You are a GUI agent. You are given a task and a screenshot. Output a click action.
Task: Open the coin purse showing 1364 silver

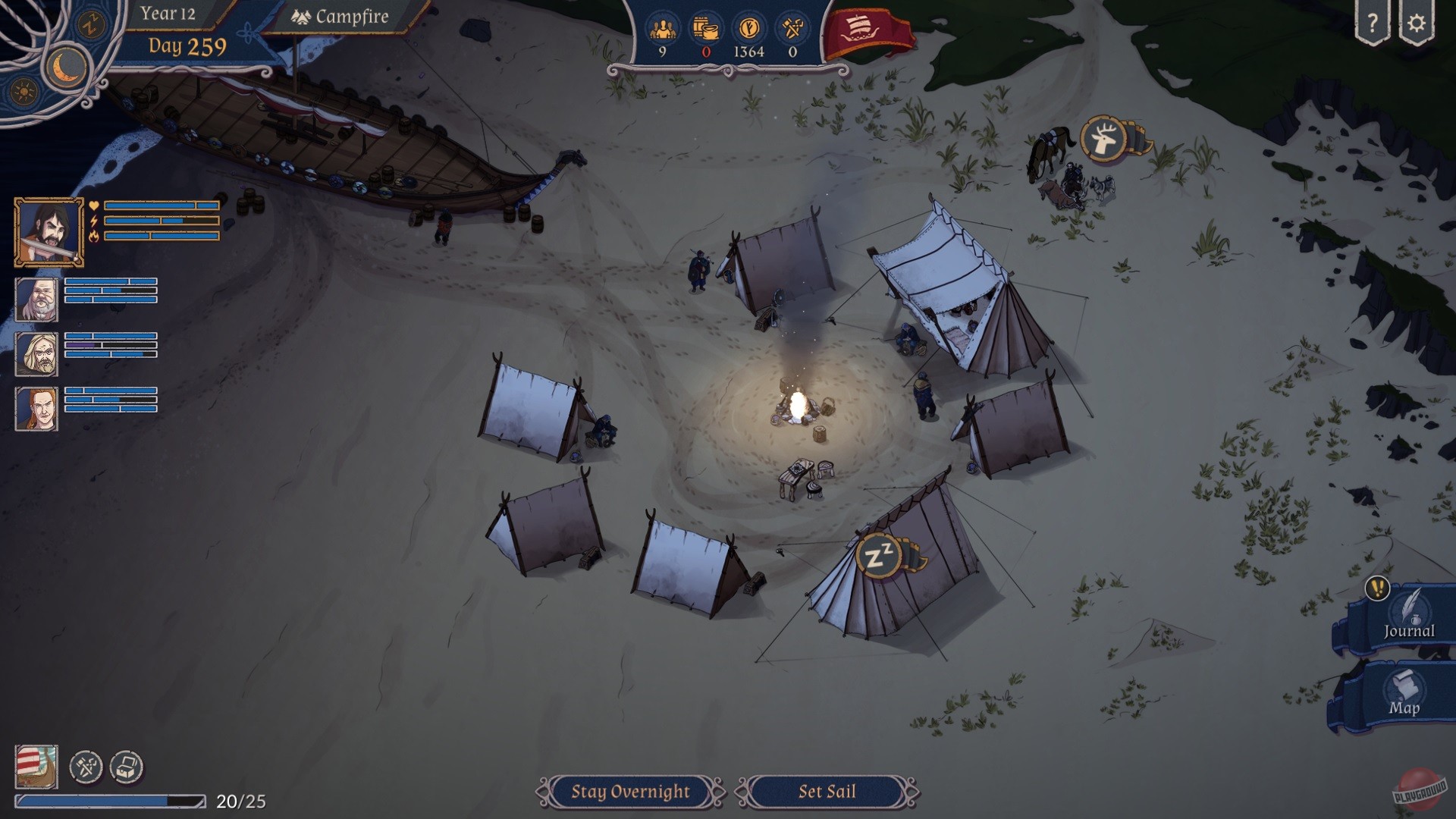(748, 27)
